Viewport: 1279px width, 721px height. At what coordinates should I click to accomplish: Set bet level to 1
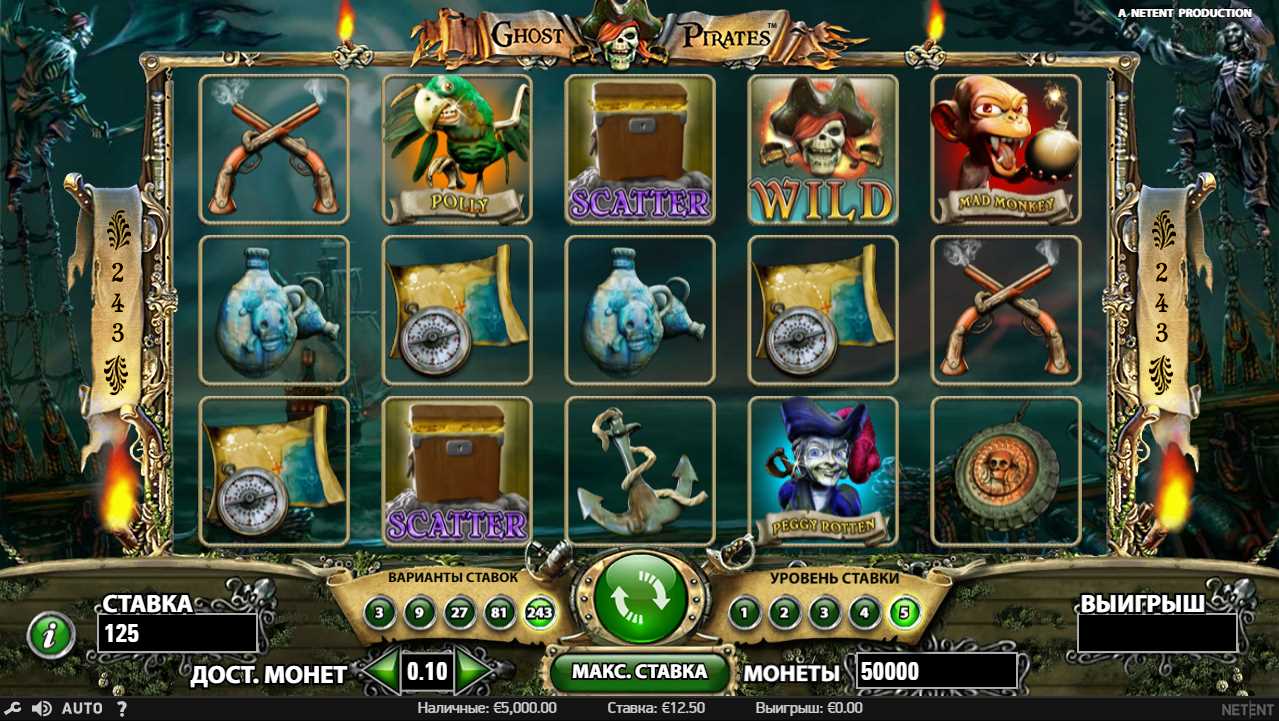point(743,611)
